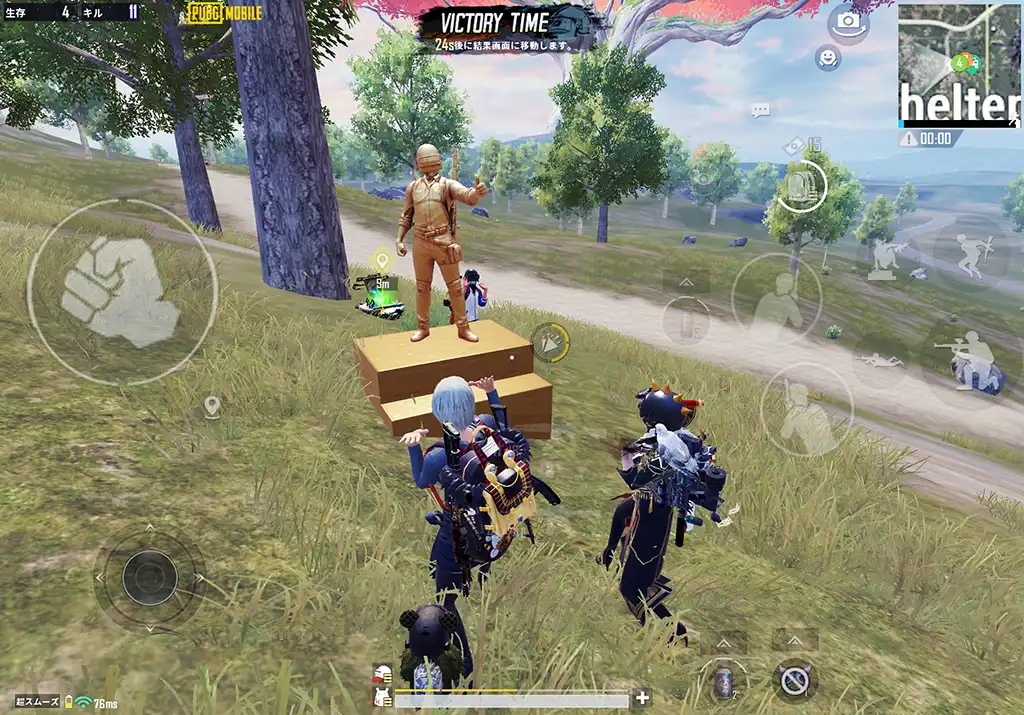
Task: Click the plus button beside health bar
Action: point(642,698)
